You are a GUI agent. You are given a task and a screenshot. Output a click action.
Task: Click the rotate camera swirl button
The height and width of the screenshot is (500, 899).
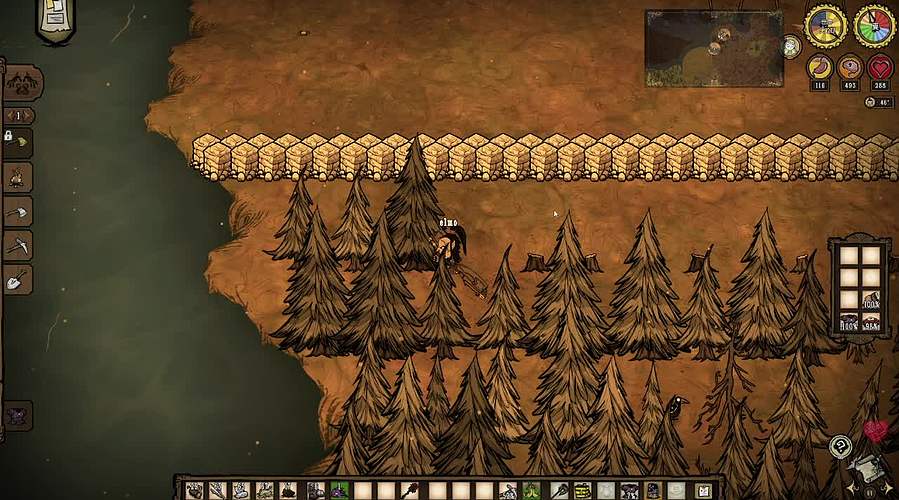click(841, 446)
